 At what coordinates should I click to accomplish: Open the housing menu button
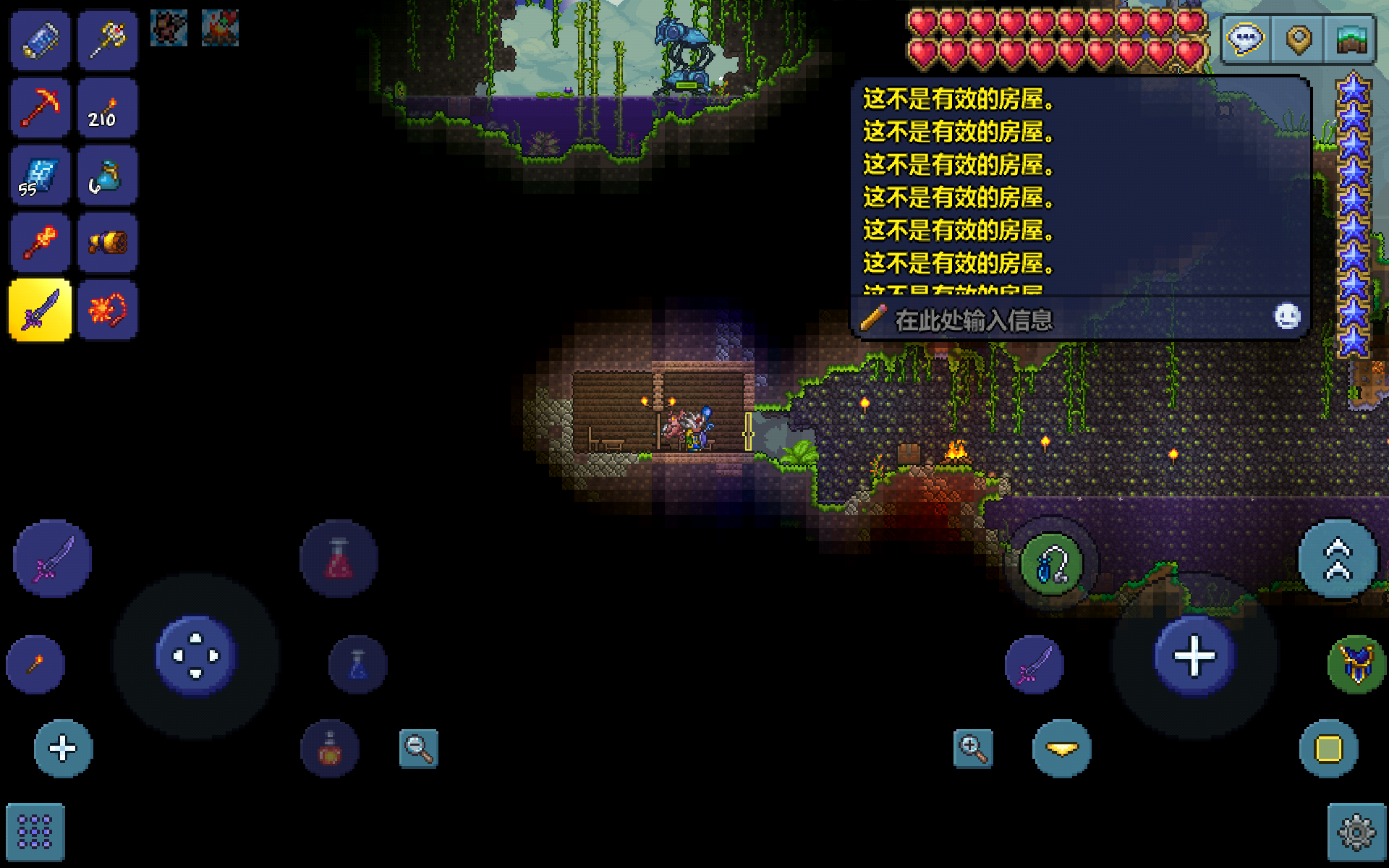(1351, 39)
